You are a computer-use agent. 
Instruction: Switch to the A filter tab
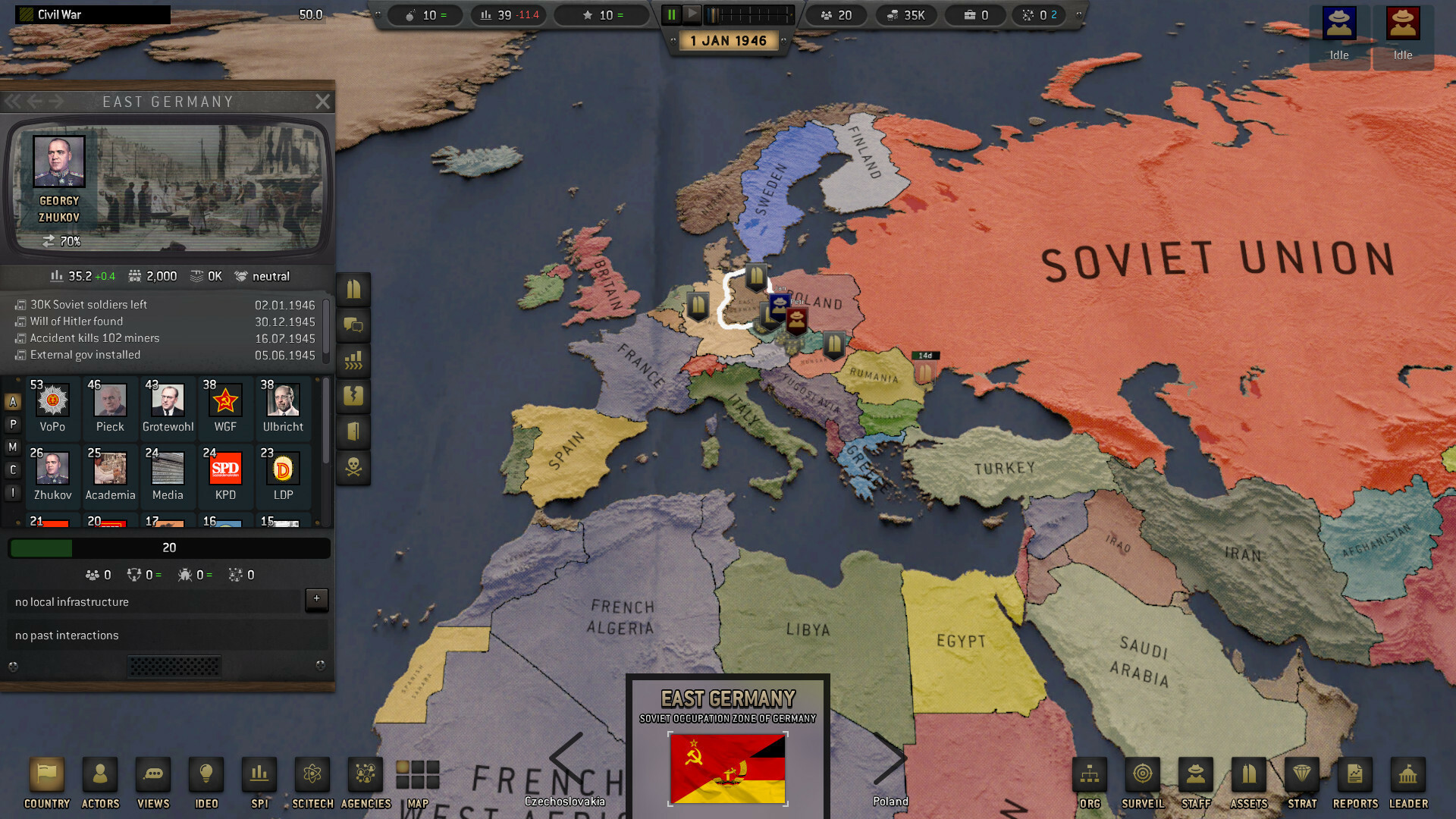pyautogui.click(x=12, y=402)
